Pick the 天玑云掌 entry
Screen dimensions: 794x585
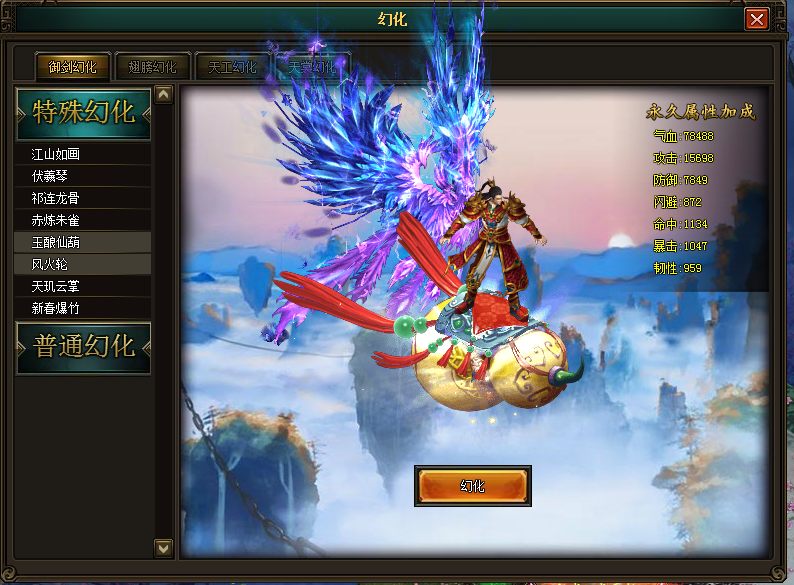tap(84, 286)
